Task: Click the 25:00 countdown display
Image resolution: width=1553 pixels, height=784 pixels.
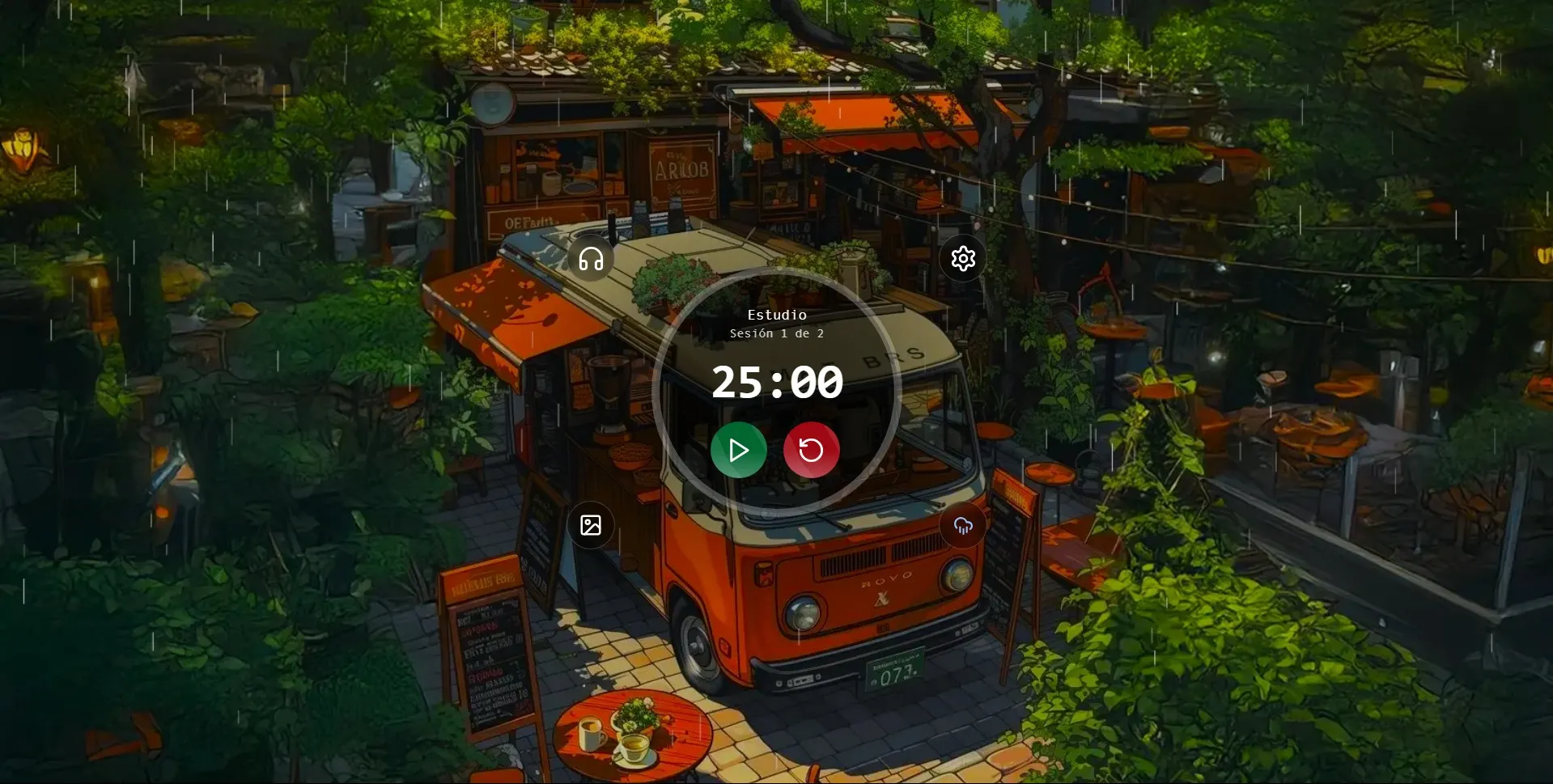Action: click(776, 384)
